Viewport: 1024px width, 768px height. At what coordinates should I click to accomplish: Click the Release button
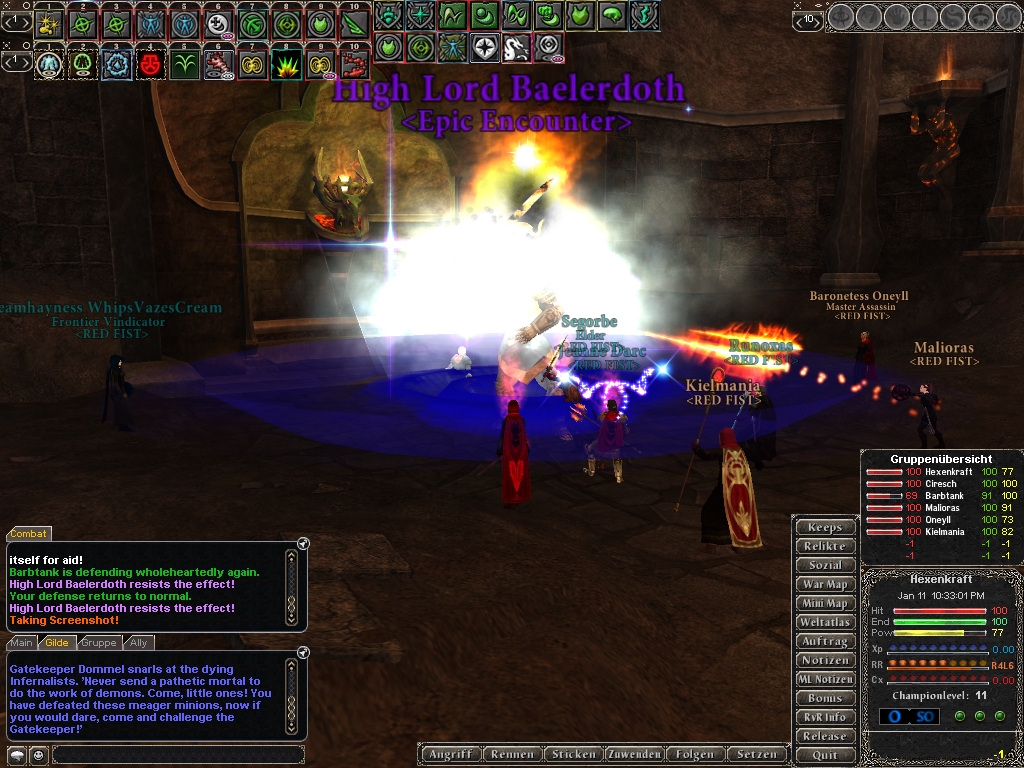tap(825, 736)
